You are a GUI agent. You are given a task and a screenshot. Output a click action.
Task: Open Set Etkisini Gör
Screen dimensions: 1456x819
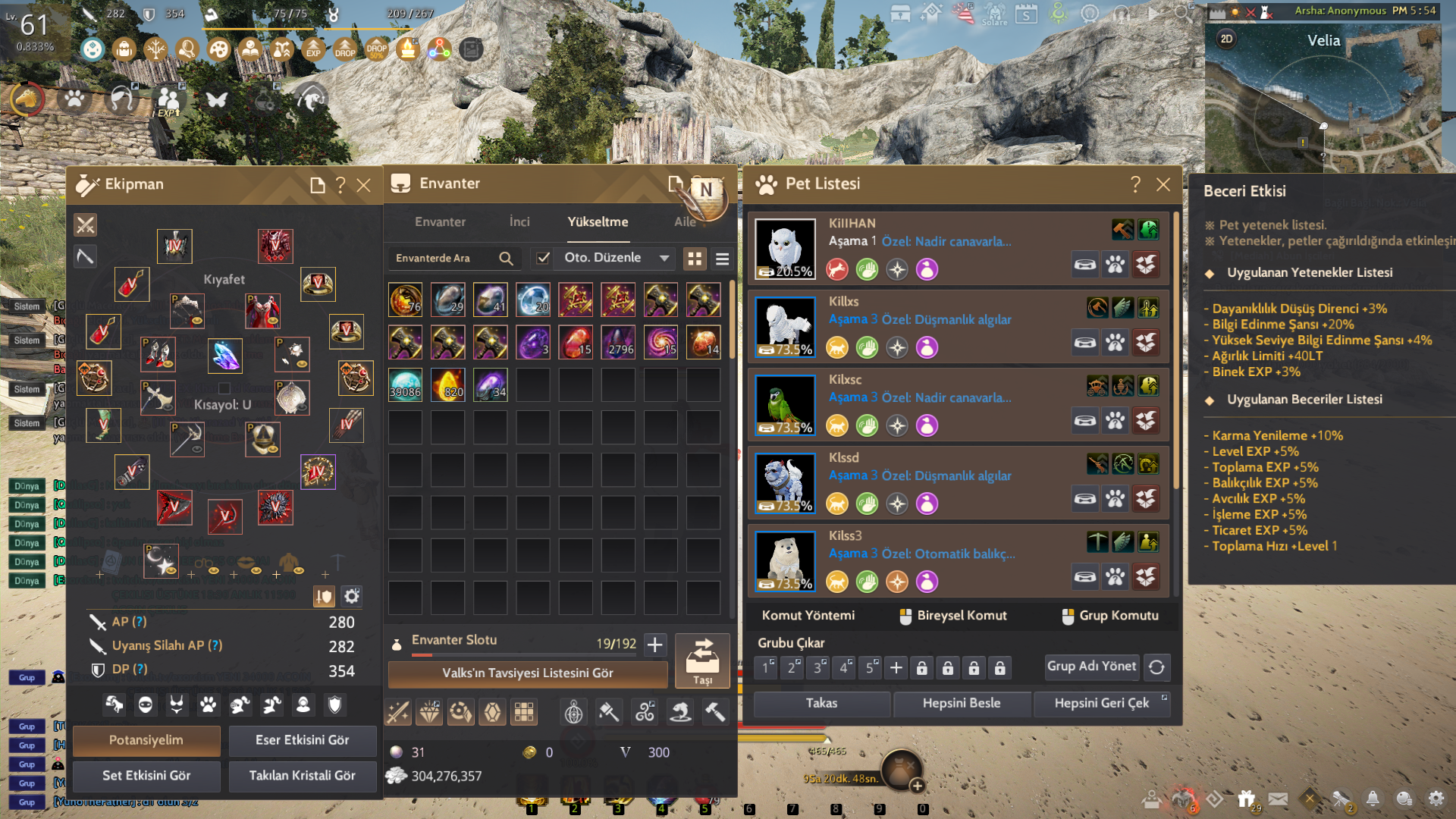click(146, 776)
